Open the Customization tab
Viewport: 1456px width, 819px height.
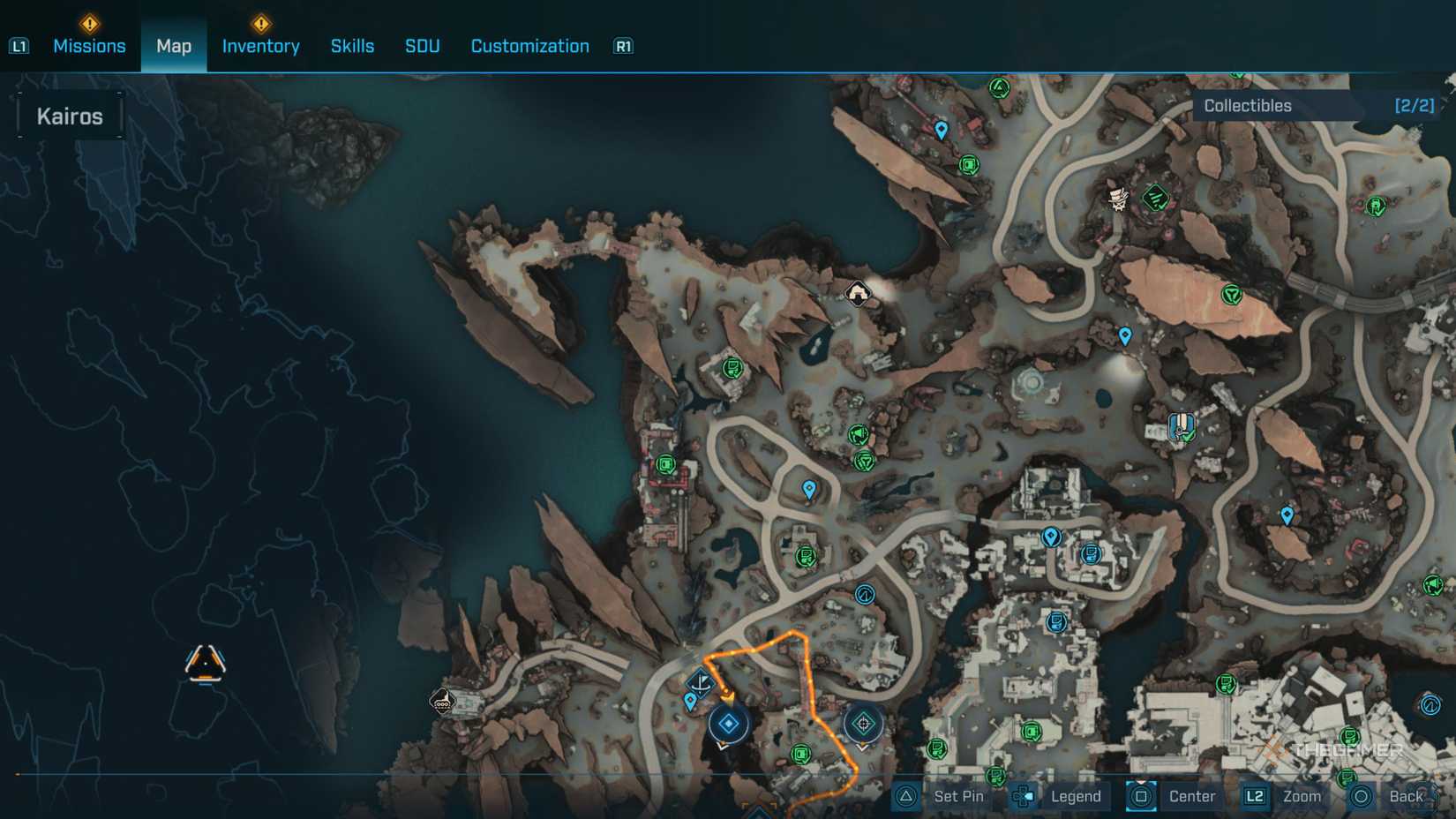pyautogui.click(x=529, y=46)
